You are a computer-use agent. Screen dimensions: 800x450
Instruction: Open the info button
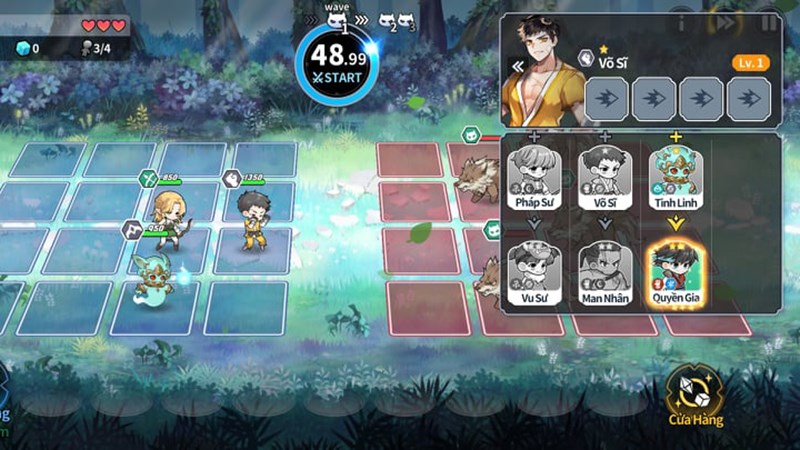click(682, 21)
